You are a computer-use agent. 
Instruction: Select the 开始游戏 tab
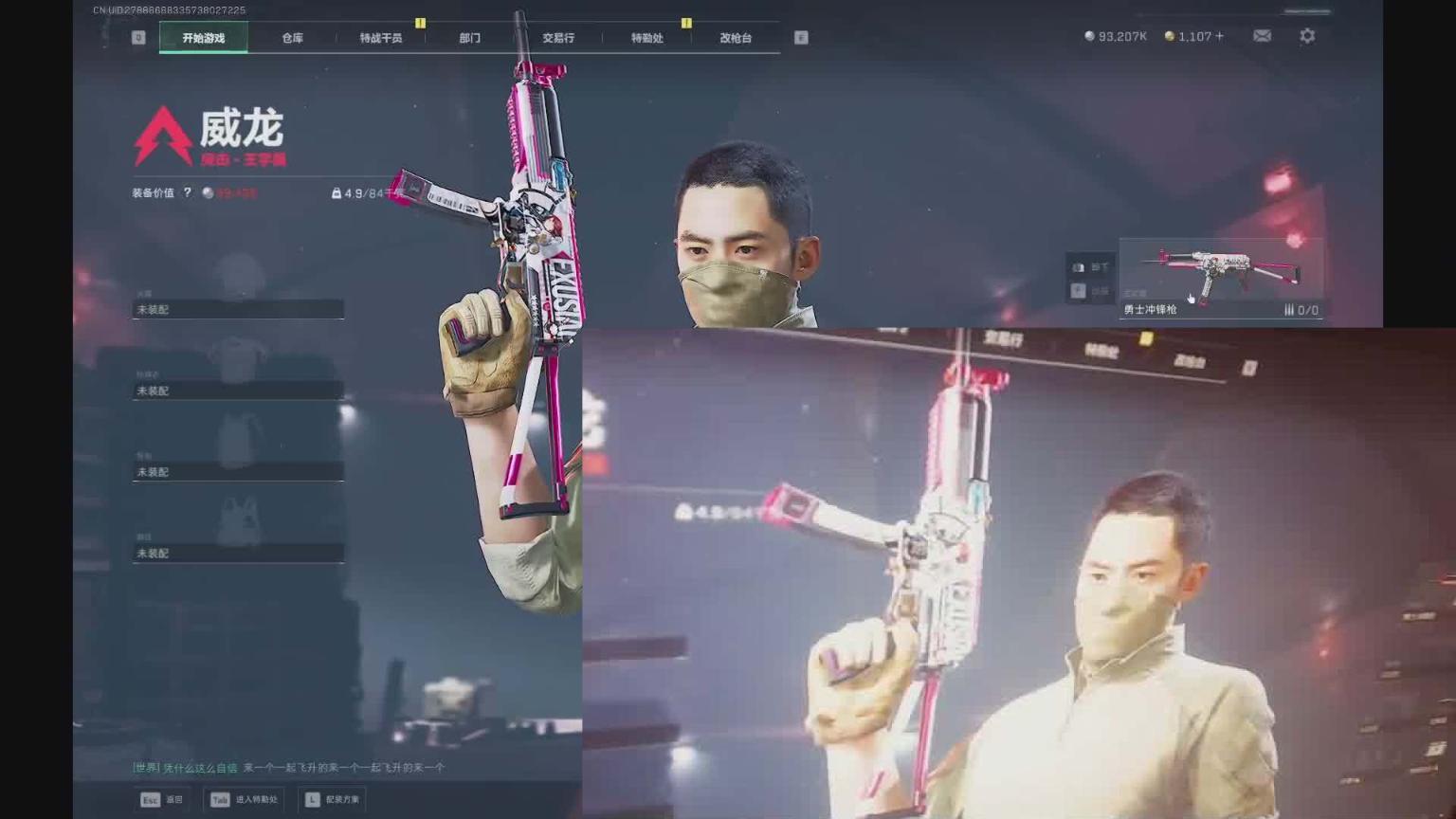click(204, 38)
